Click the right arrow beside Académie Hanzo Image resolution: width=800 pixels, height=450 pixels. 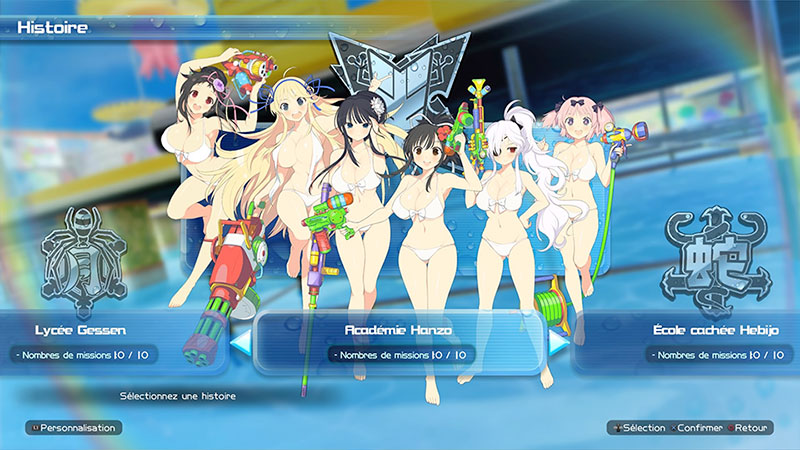(x=559, y=341)
